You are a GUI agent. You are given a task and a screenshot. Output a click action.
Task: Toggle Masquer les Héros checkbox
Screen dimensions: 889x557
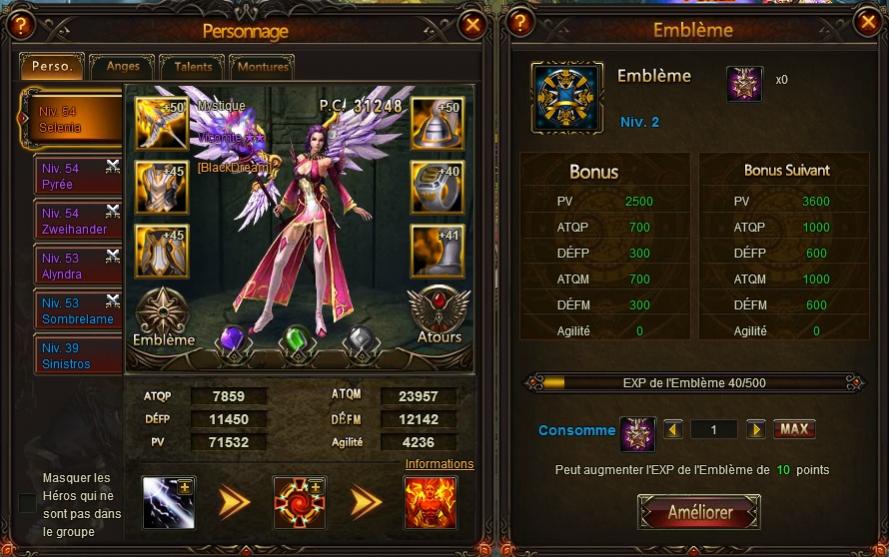tap(27, 502)
